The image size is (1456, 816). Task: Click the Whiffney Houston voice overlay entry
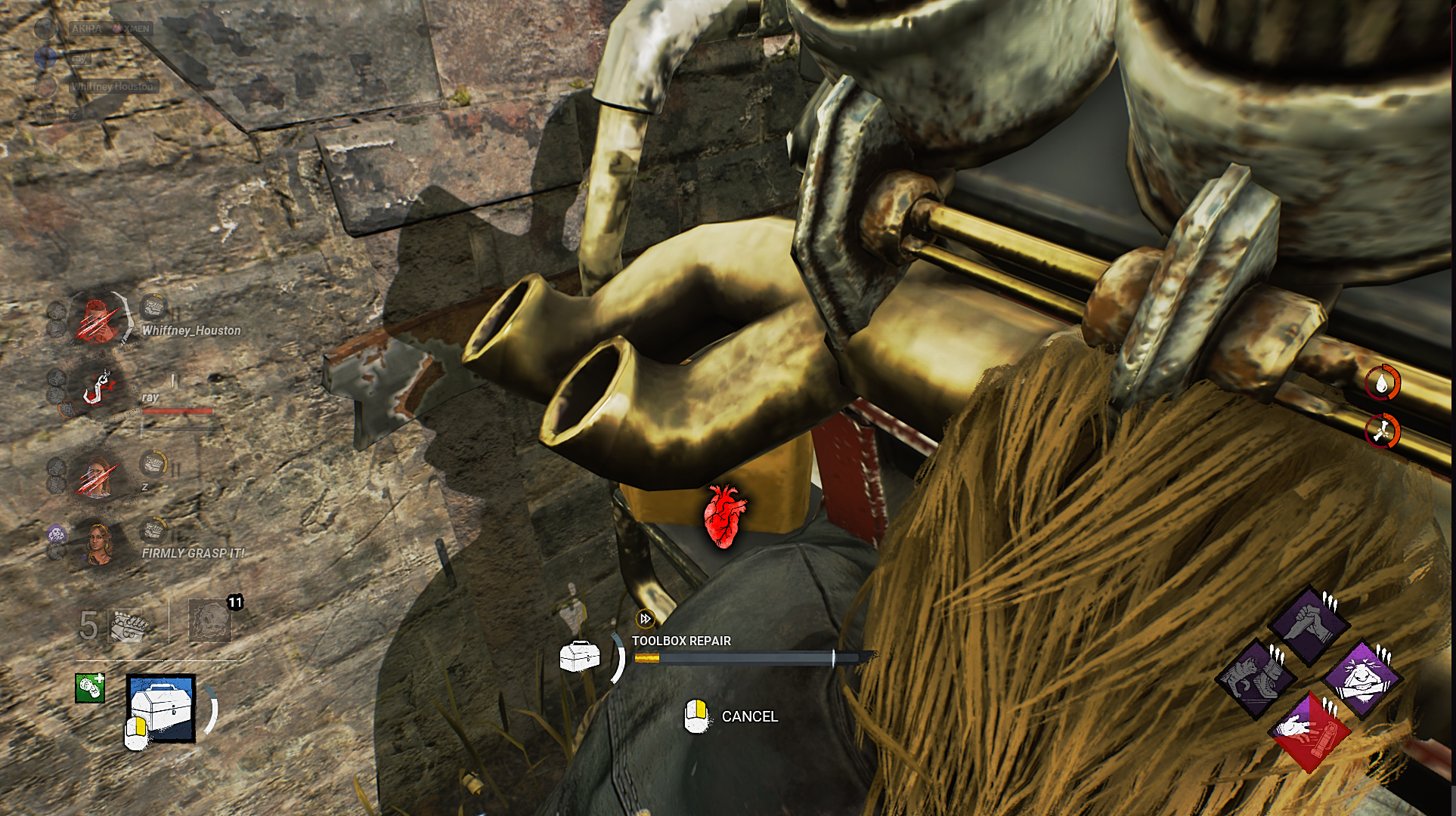tap(113, 86)
